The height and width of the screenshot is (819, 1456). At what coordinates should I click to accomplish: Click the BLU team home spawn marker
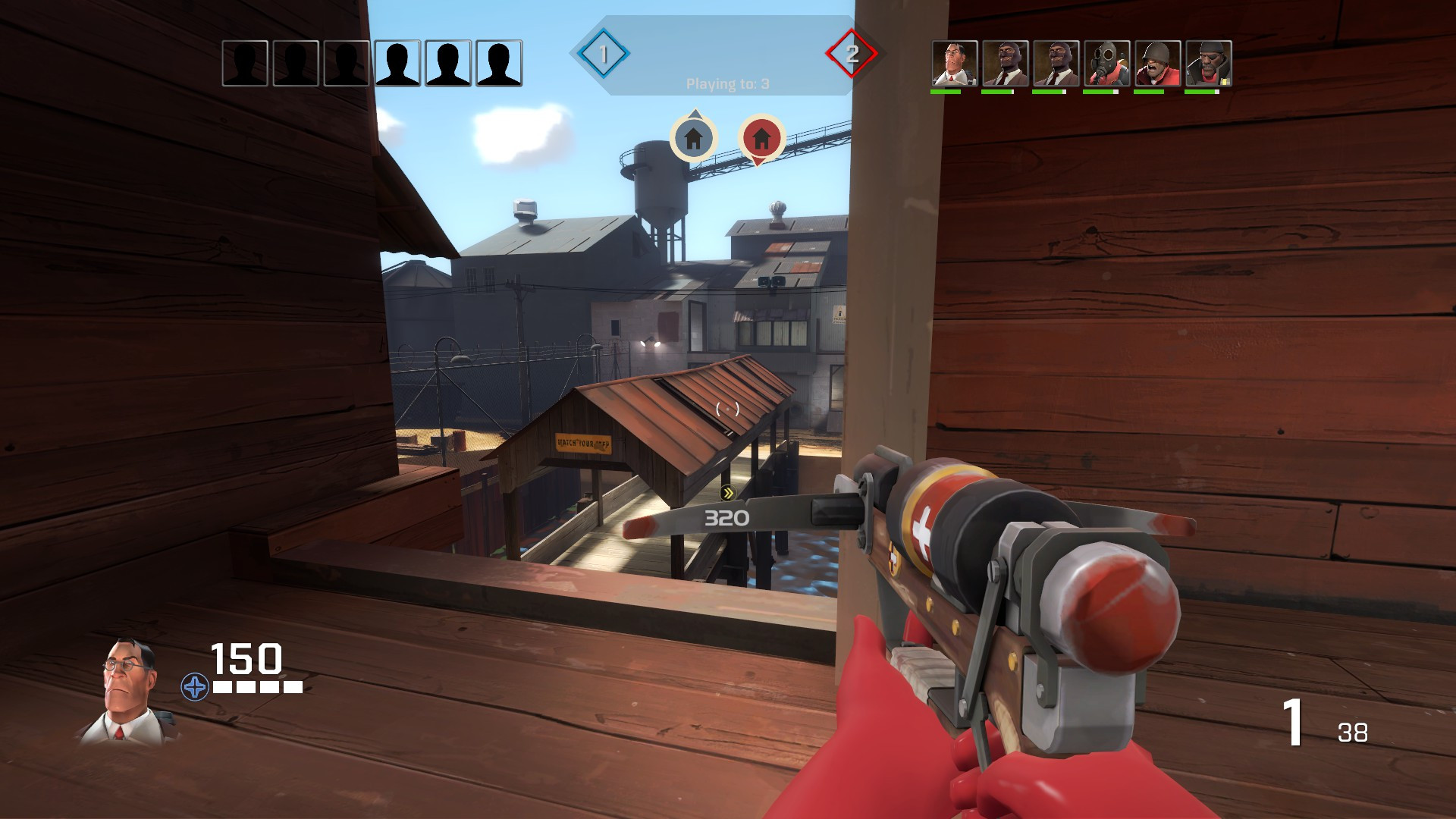(x=693, y=139)
